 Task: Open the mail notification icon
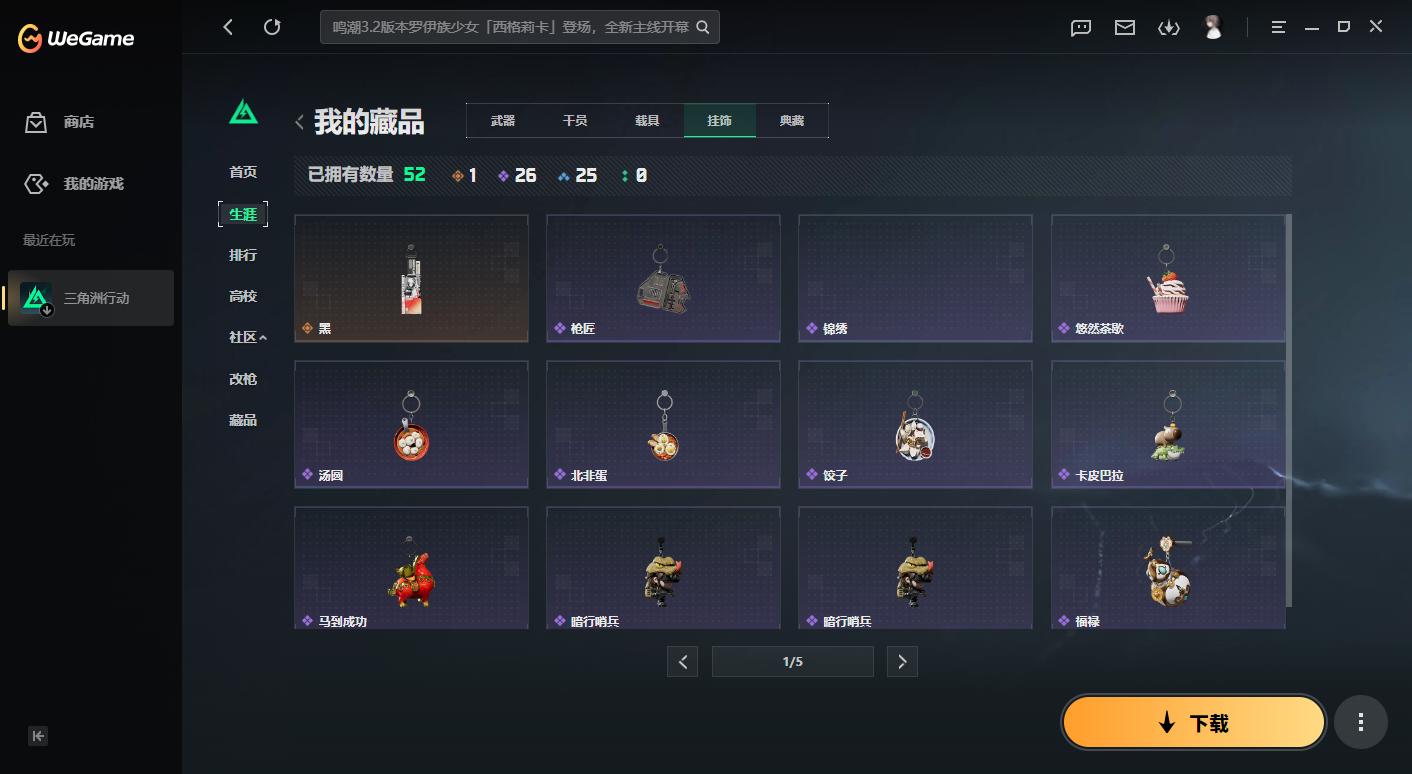pyautogui.click(x=1124, y=28)
